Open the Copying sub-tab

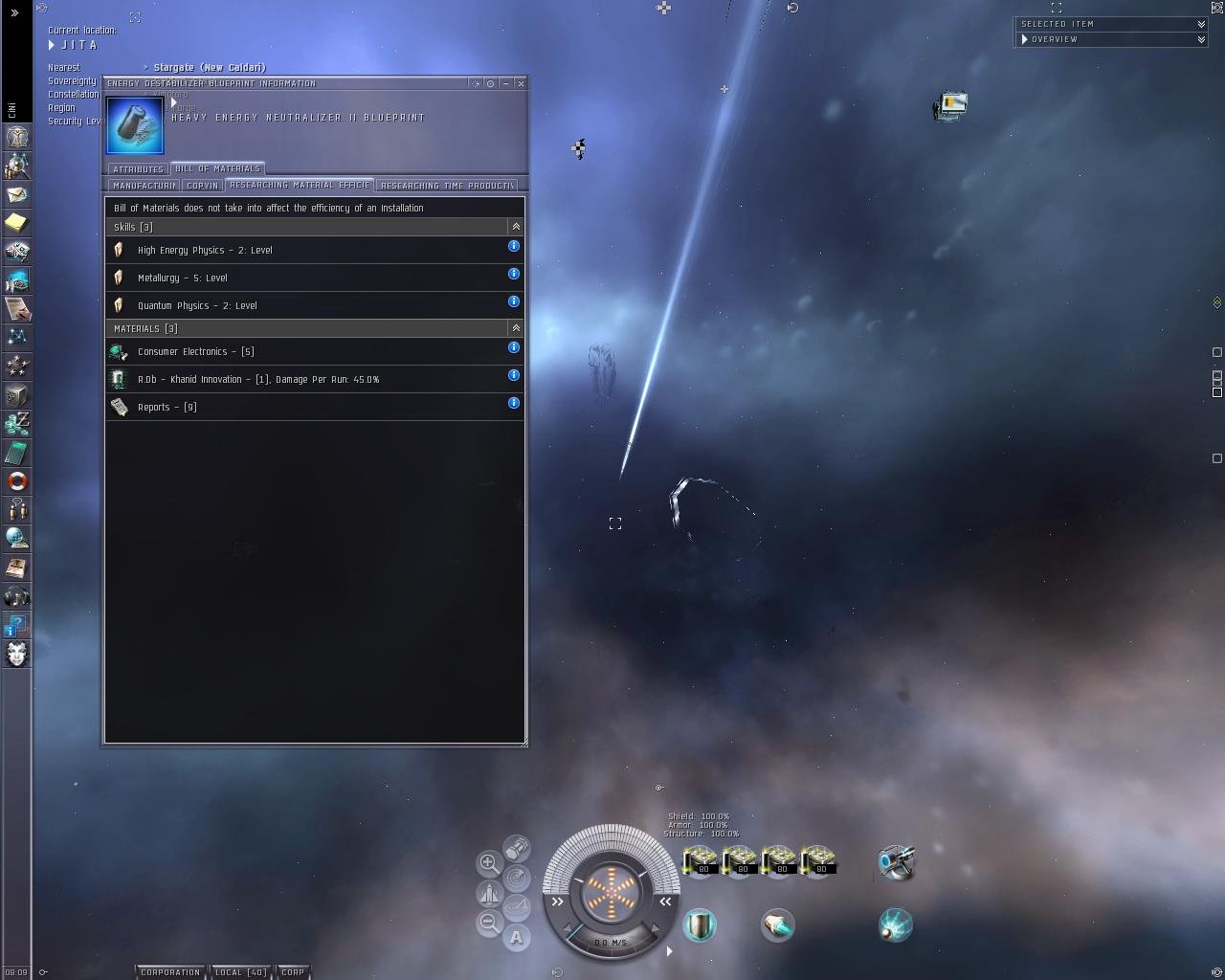[x=202, y=185]
